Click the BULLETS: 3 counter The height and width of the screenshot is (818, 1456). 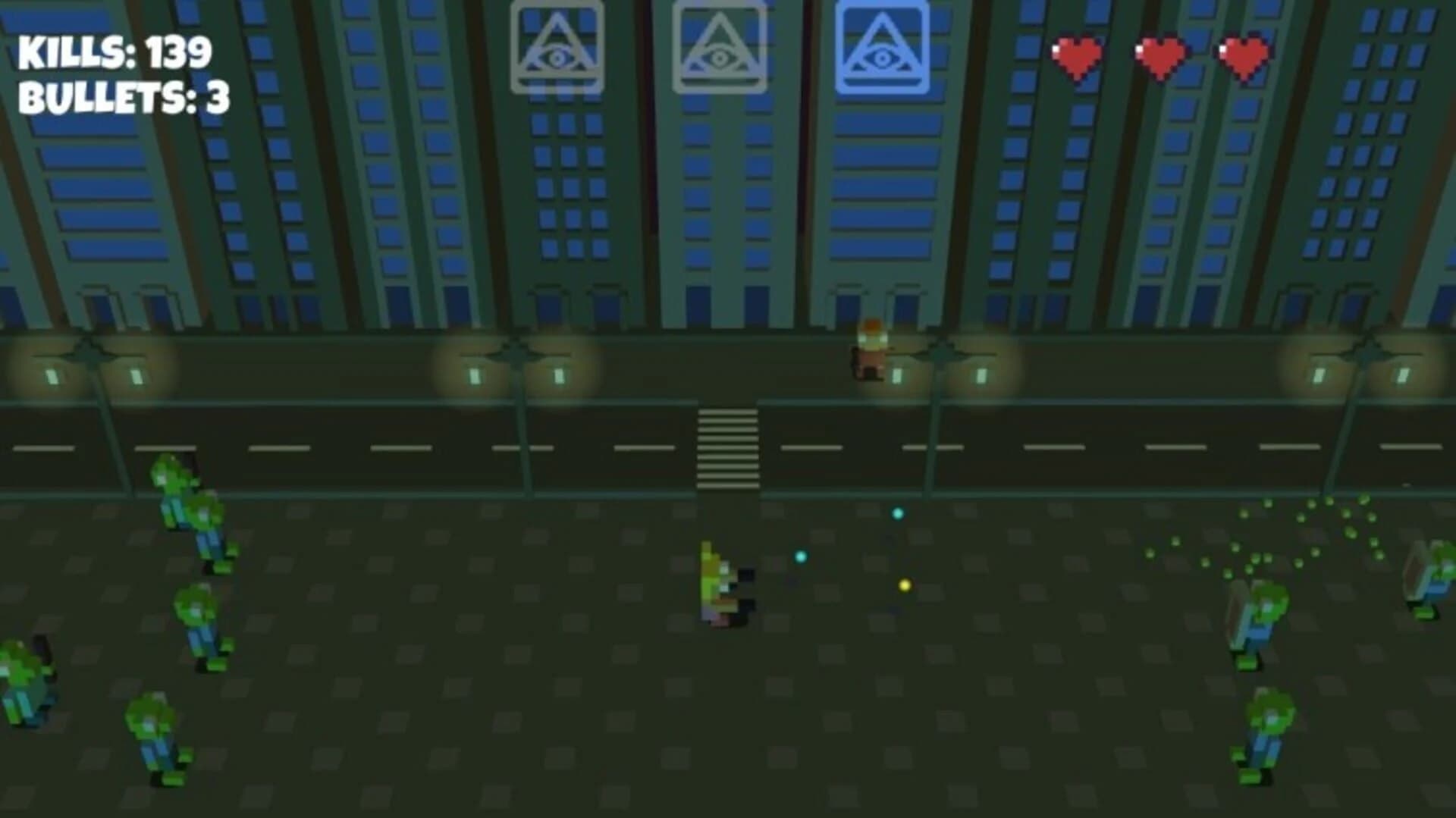point(125,97)
